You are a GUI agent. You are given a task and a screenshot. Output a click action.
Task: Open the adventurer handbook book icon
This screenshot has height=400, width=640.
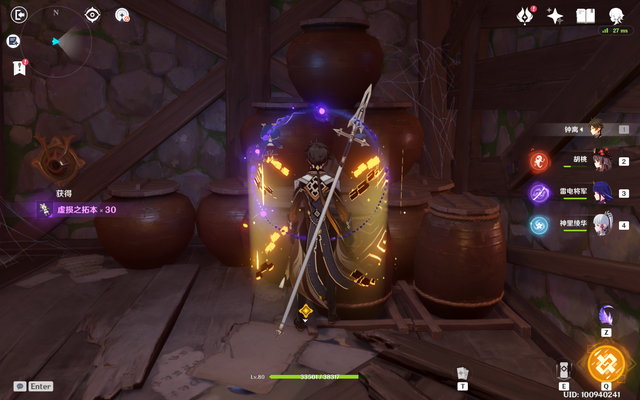click(x=586, y=15)
